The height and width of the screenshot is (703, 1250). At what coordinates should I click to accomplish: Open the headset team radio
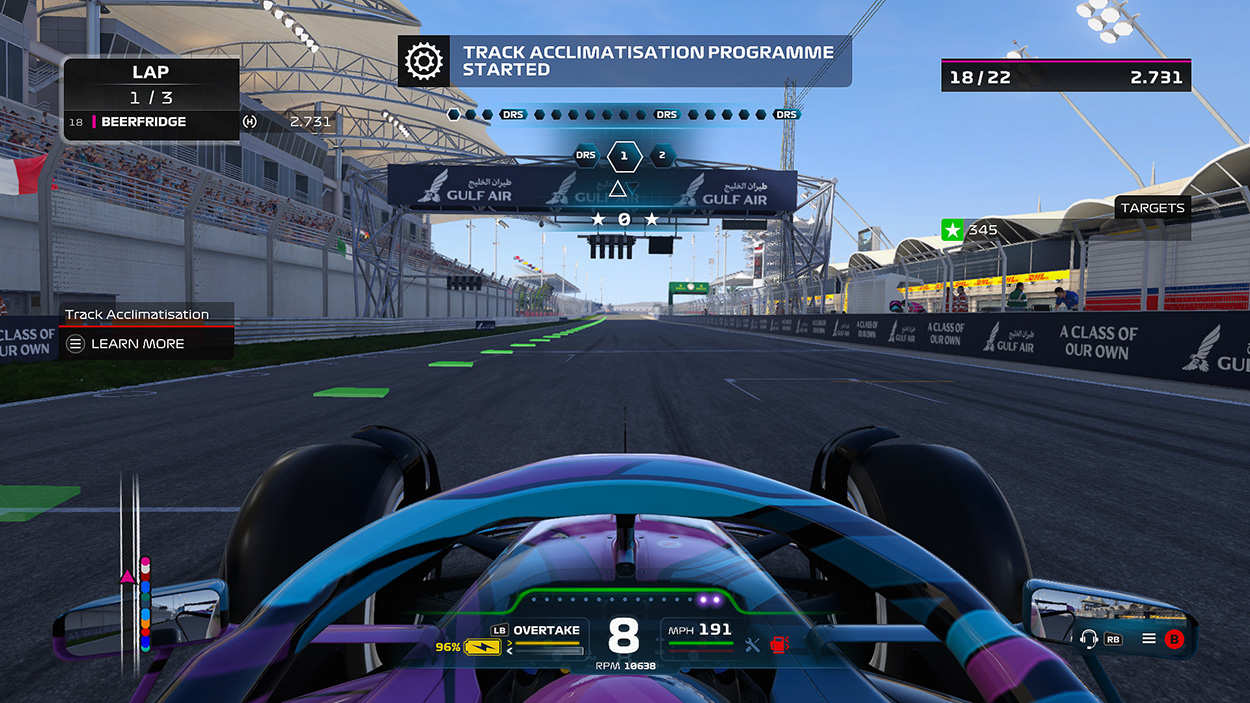(x=1089, y=638)
